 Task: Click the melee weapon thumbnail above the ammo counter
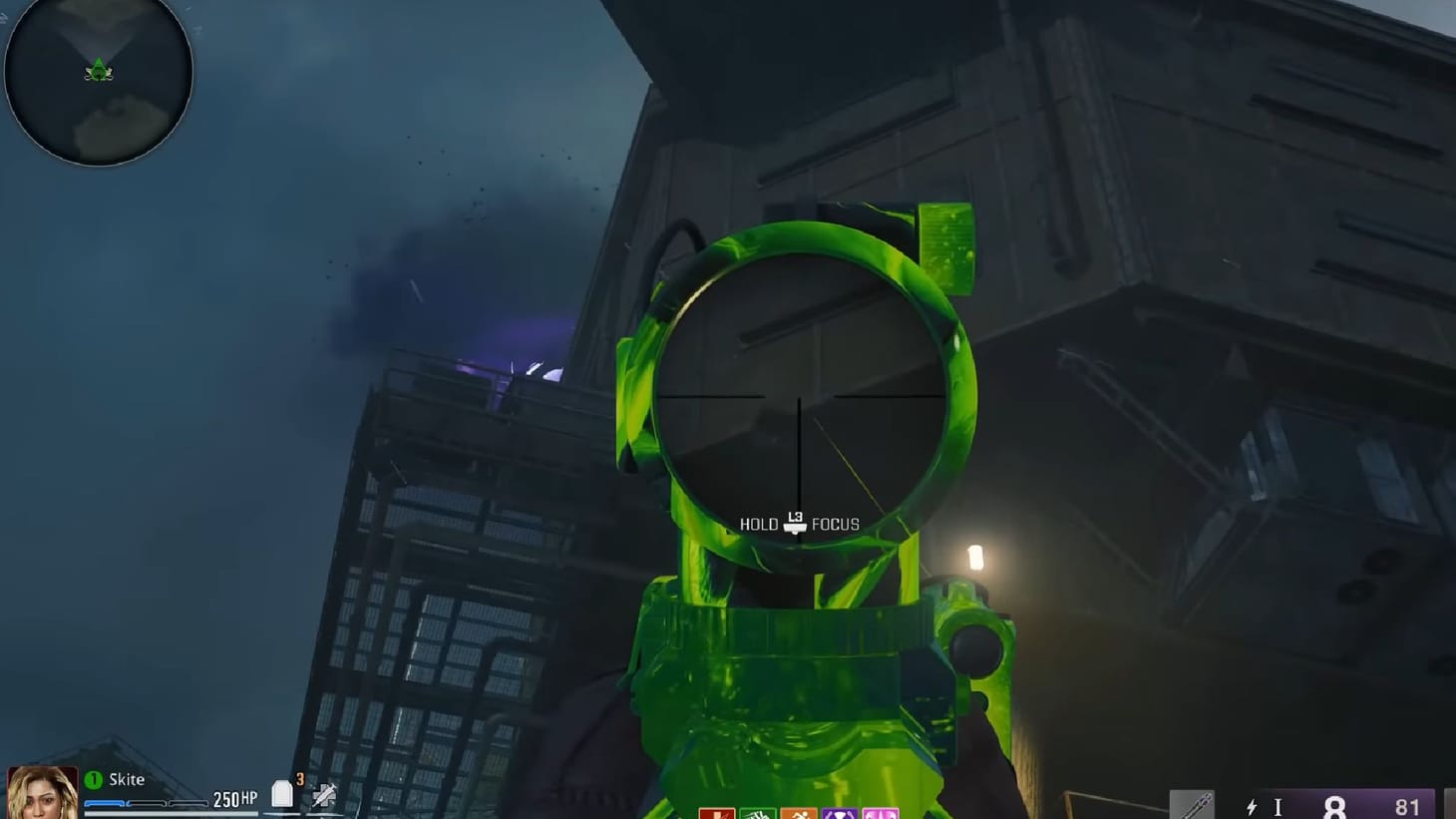point(1194,803)
